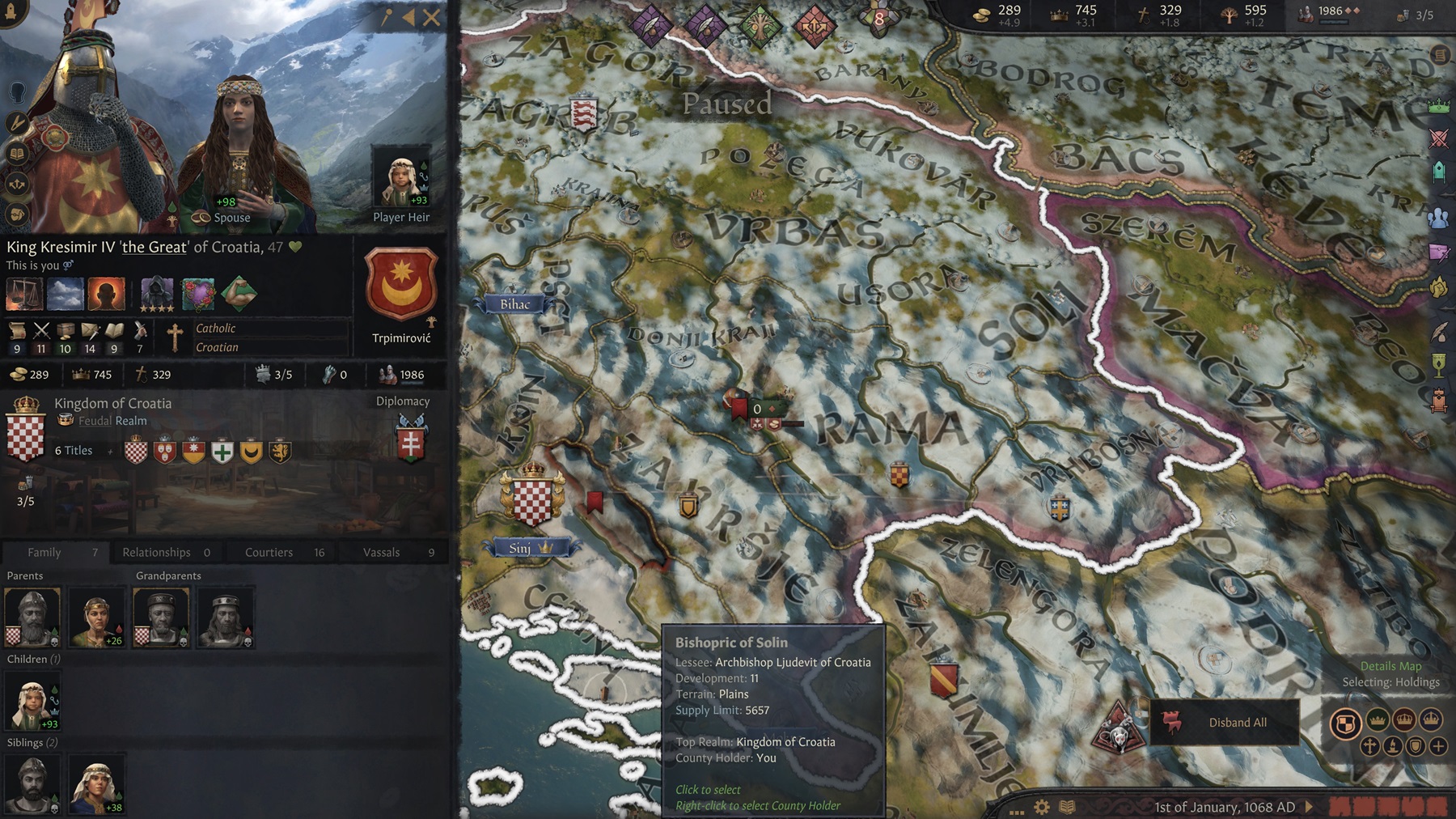1456x819 pixels.
Task: Open the 6 Titles list
Action: click(x=74, y=451)
